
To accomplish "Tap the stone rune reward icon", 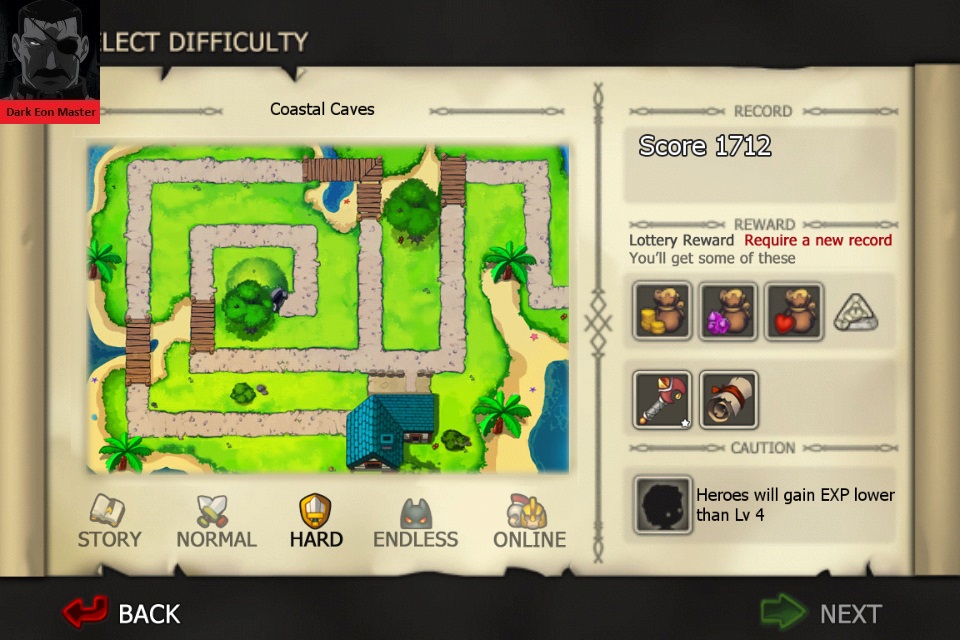I will 856,313.
